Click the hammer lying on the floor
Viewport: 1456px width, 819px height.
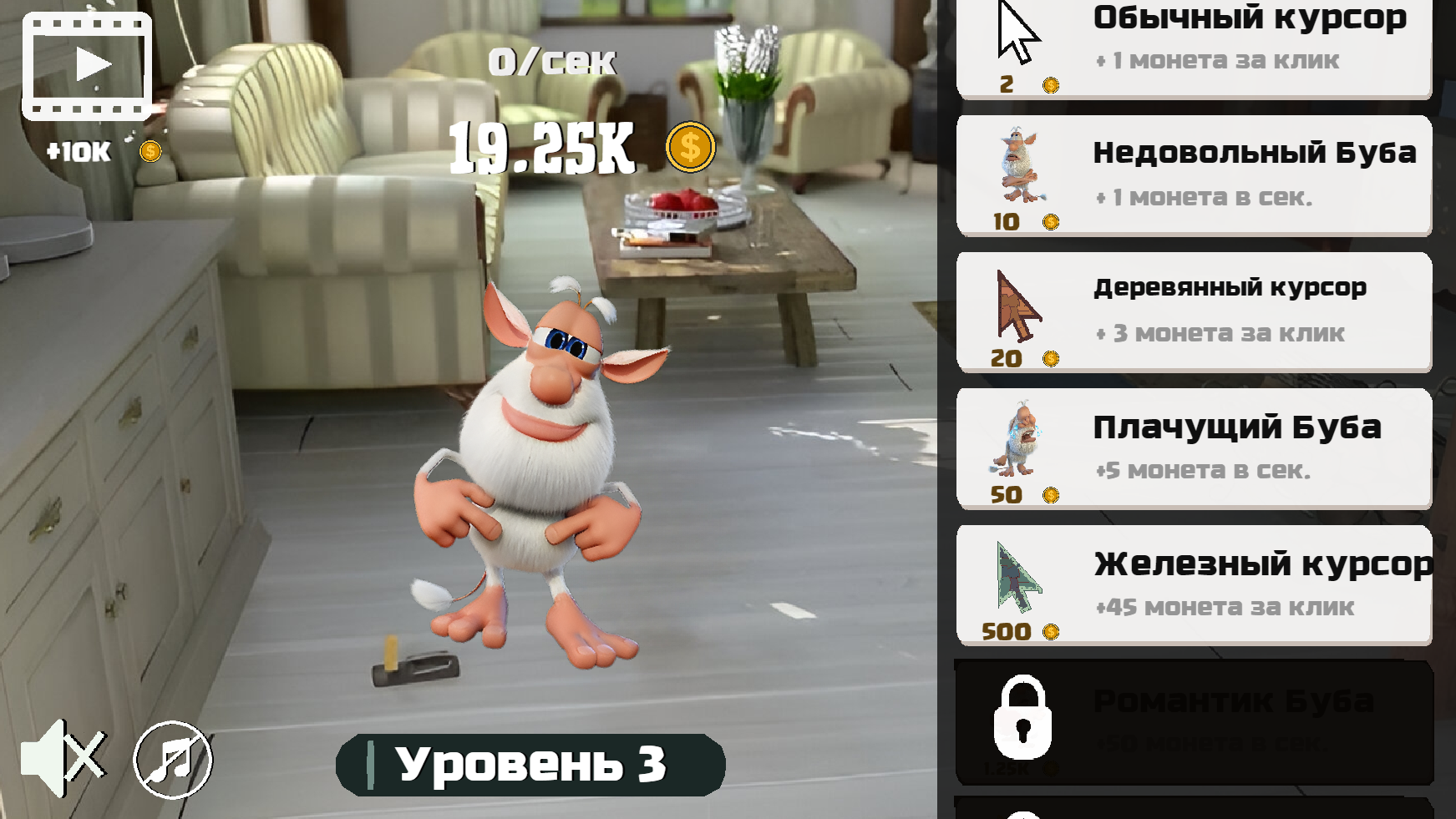418,668
